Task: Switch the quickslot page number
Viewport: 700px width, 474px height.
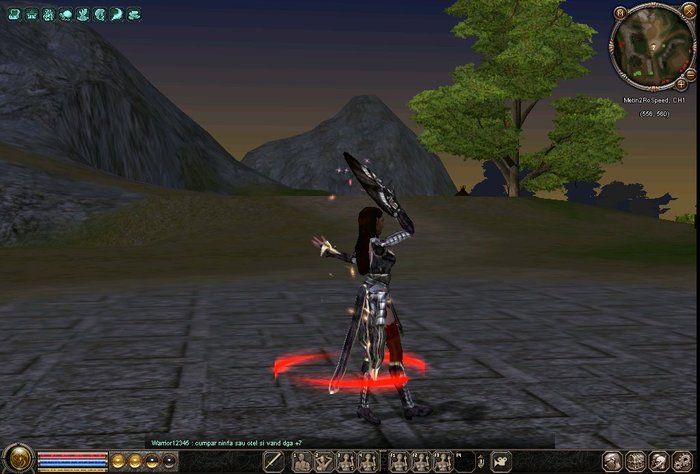Action: click(480, 461)
